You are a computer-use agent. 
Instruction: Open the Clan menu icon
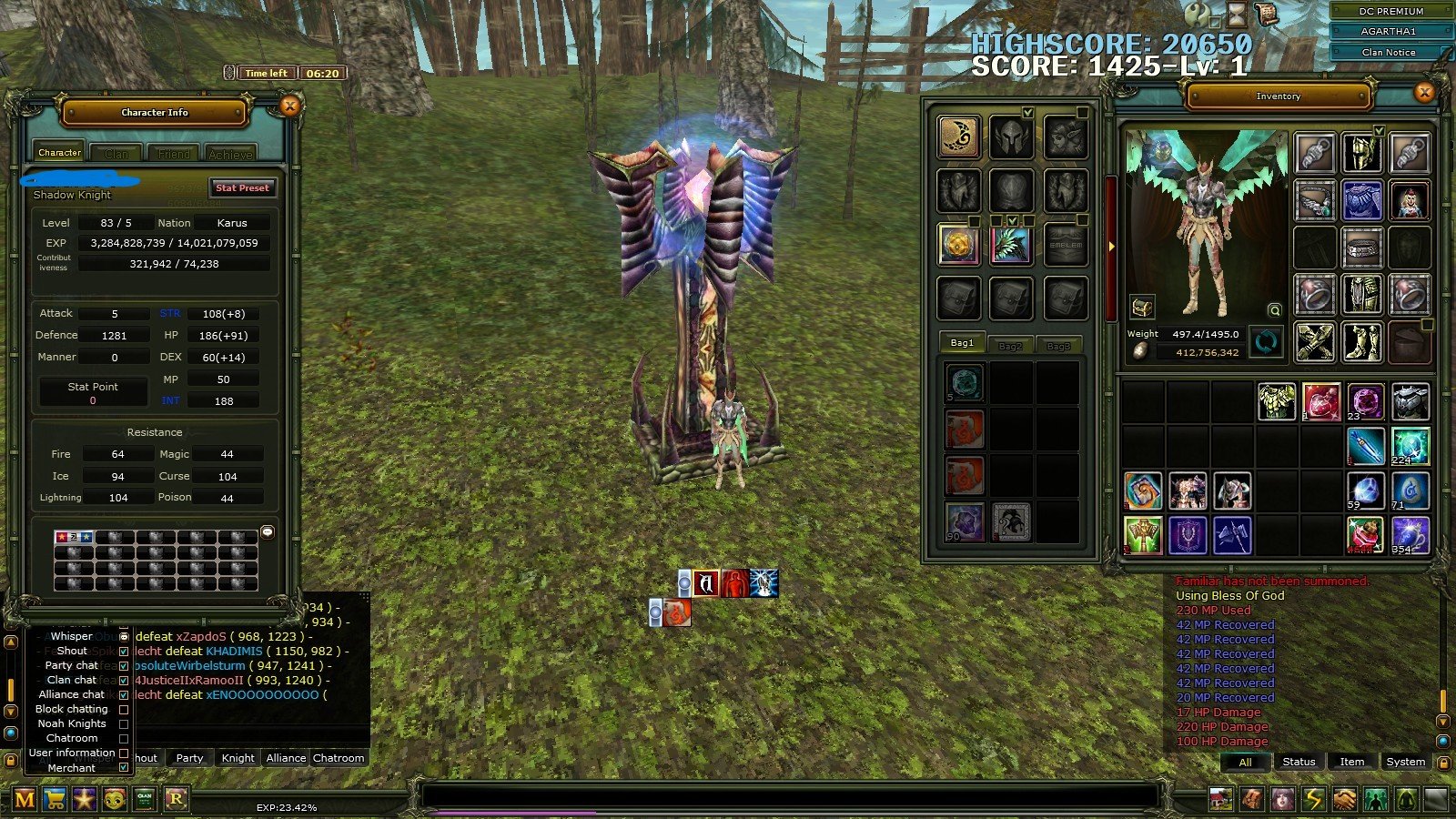click(x=142, y=801)
